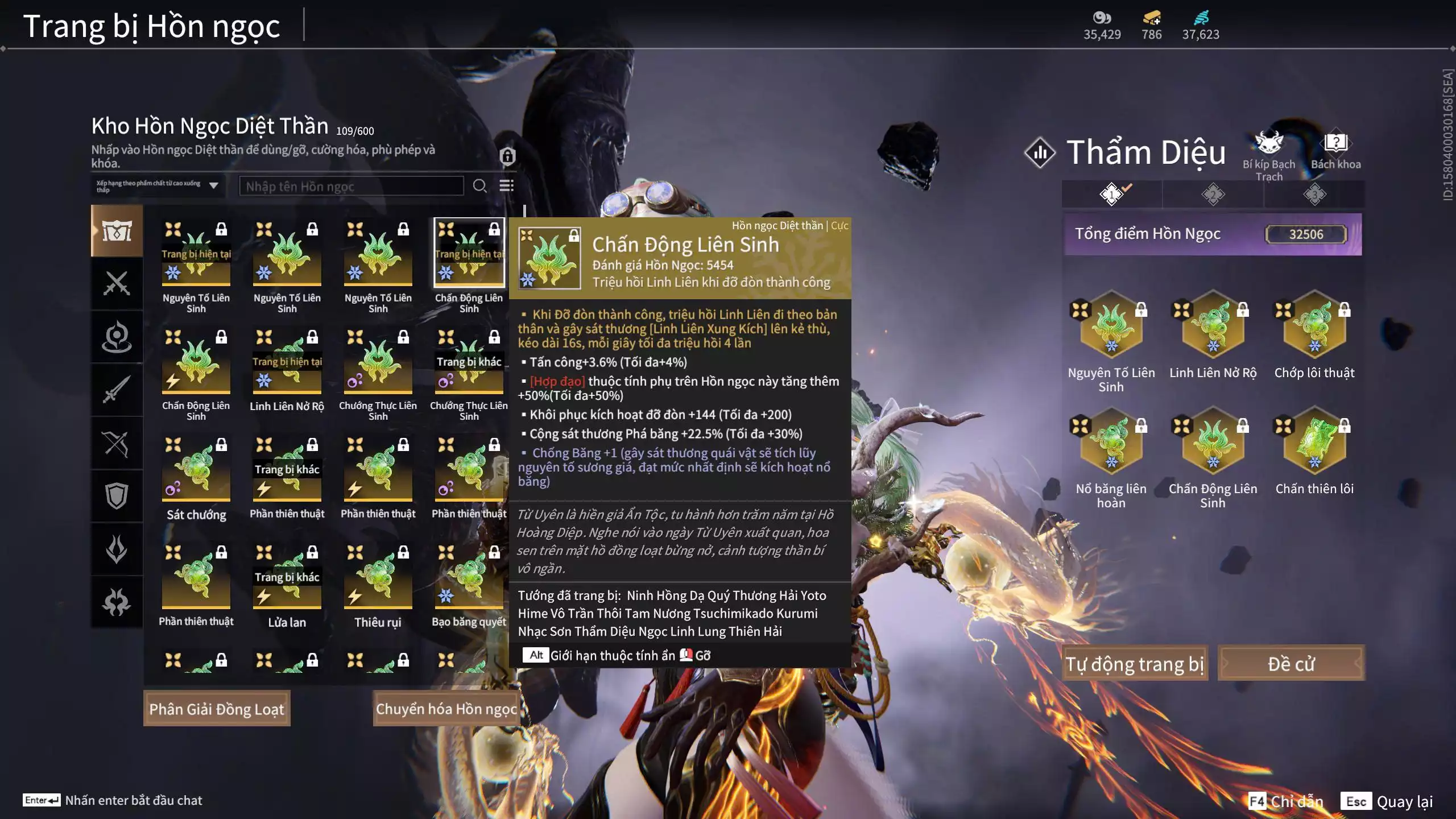Pick the Lửa lan jade item
Image resolution: width=1456 pixels, height=819 pixels.
point(287,580)
